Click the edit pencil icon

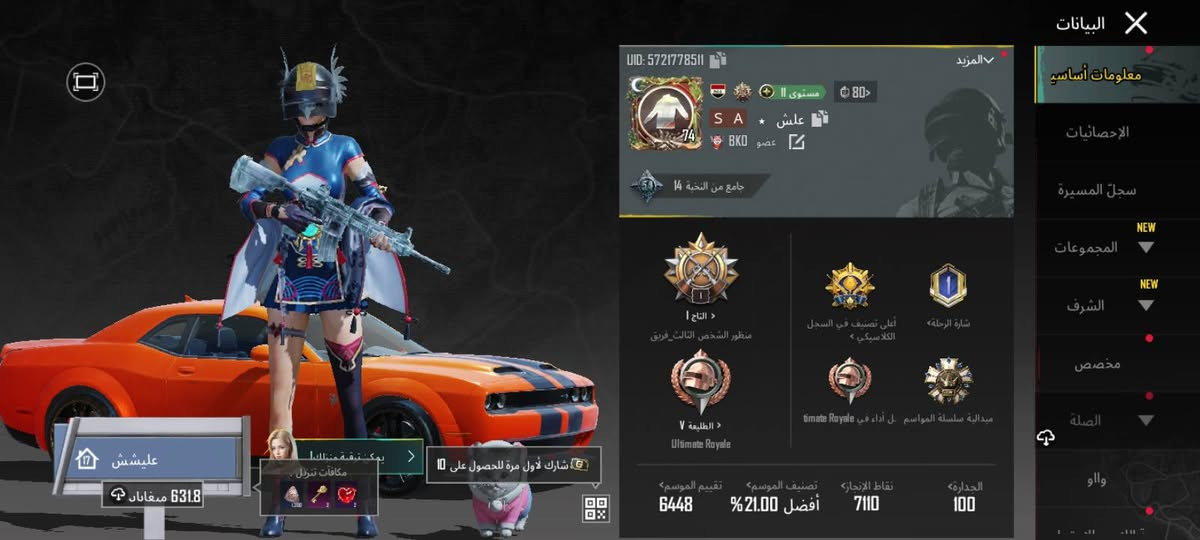point(797,142)
